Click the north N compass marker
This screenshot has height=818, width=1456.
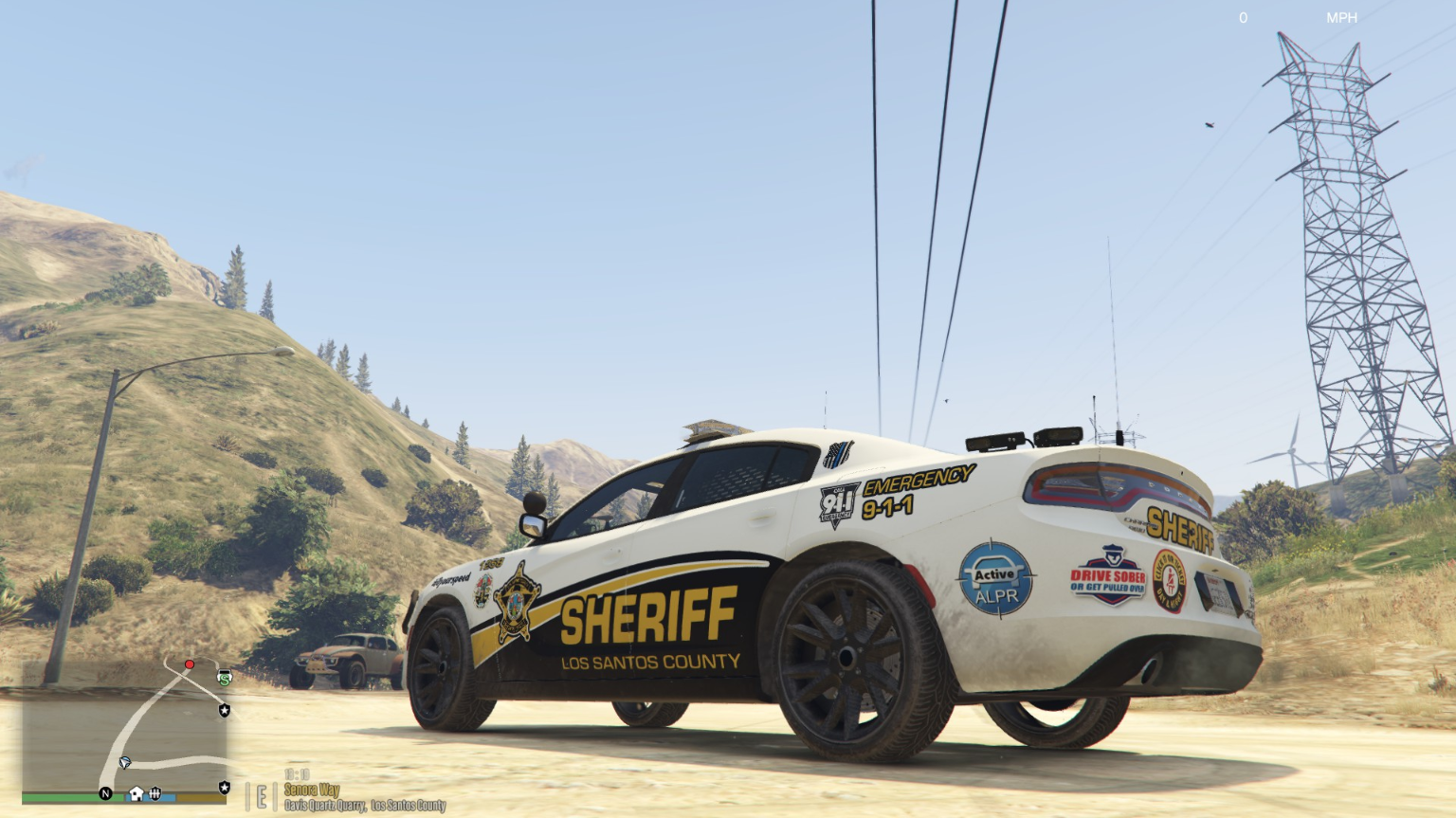[x=105, y=793]
